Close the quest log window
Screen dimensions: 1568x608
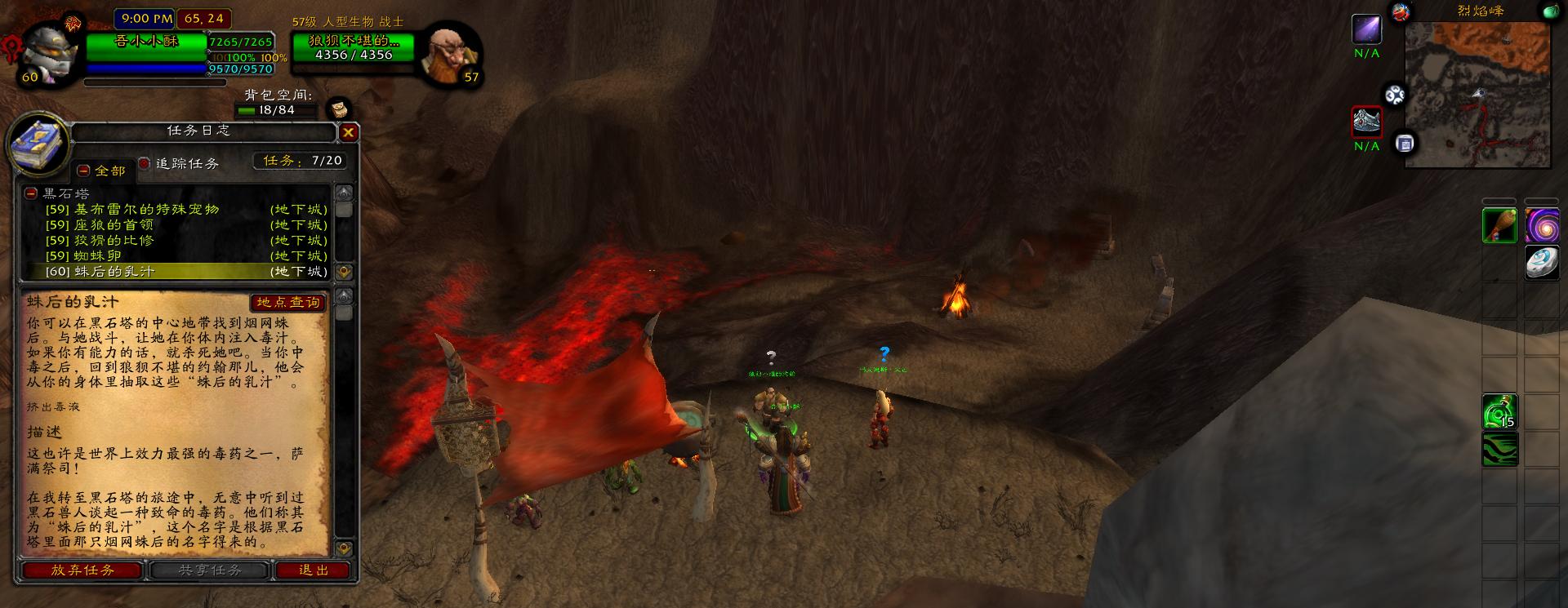click(349, 132)
